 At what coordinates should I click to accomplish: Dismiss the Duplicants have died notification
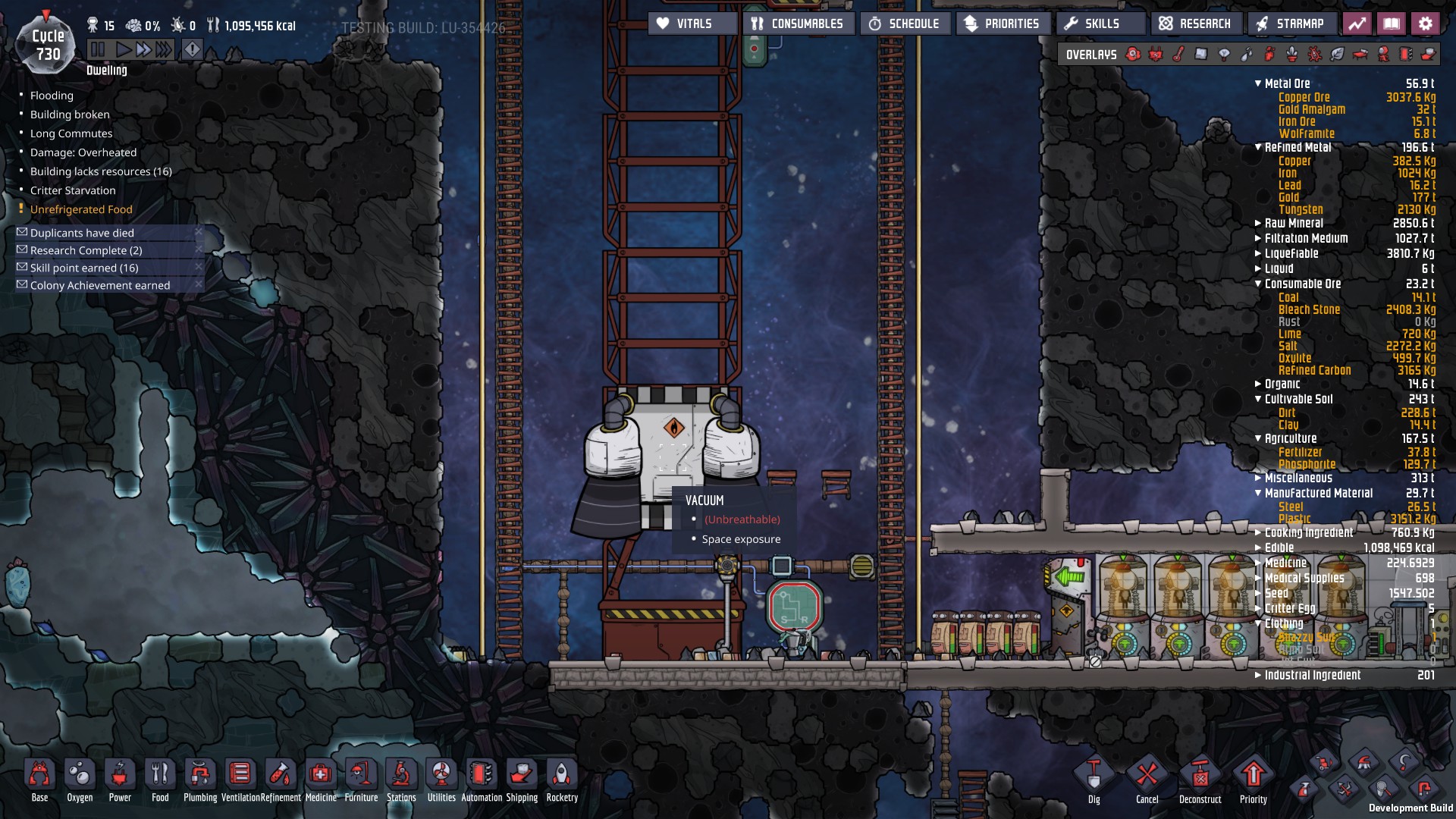pyautogui.click(x=199, y=232)
